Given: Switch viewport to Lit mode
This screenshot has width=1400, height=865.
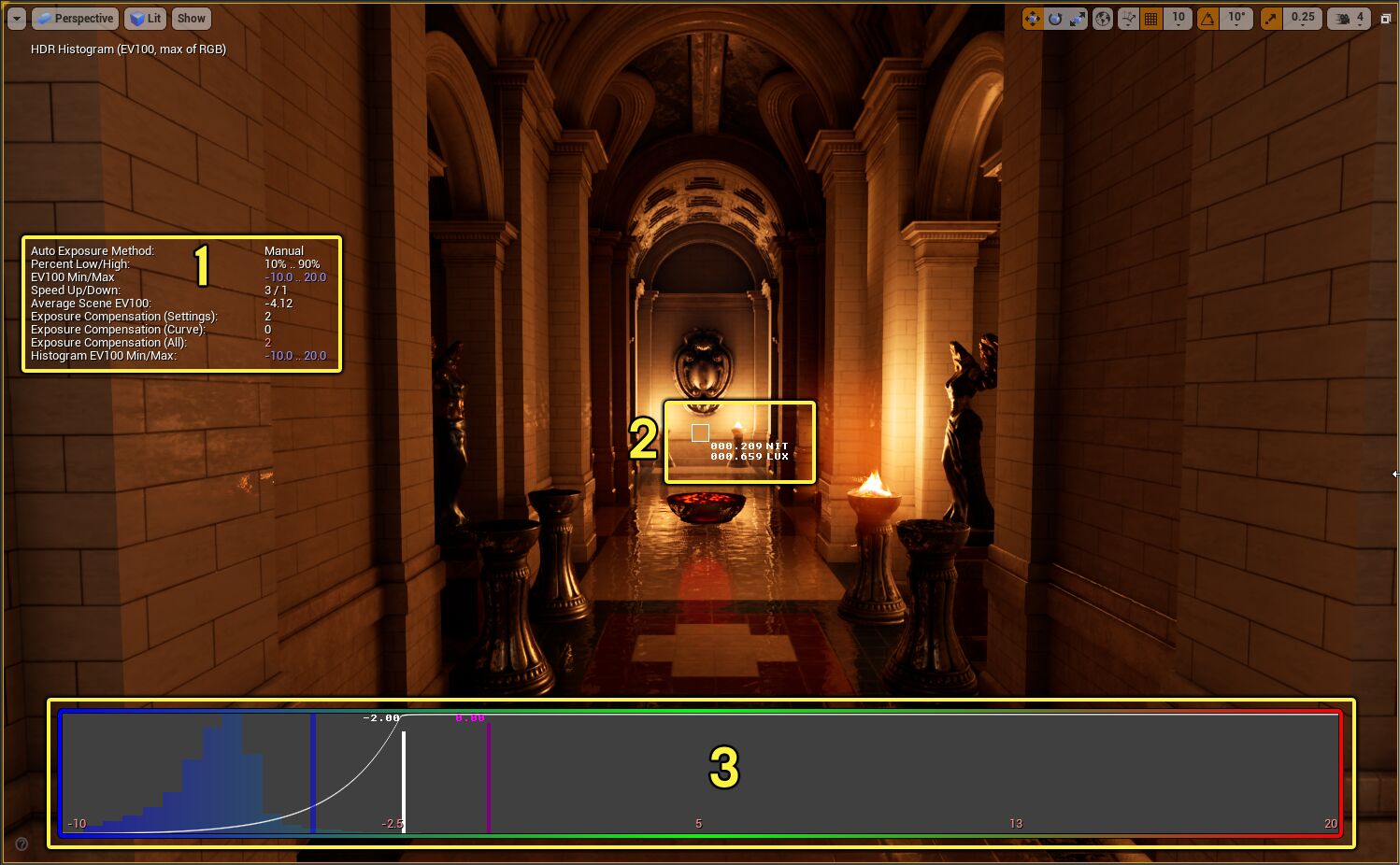Looking at the screenshot, I should [145, 18].
